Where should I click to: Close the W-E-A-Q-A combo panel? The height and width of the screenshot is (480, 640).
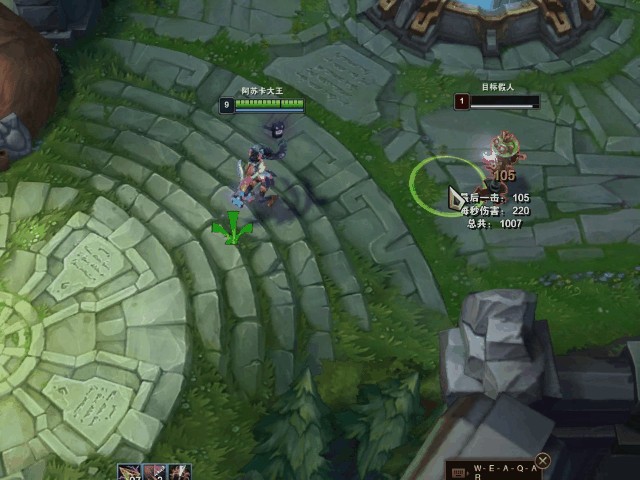pyautogui.click(x=543, y=461)
